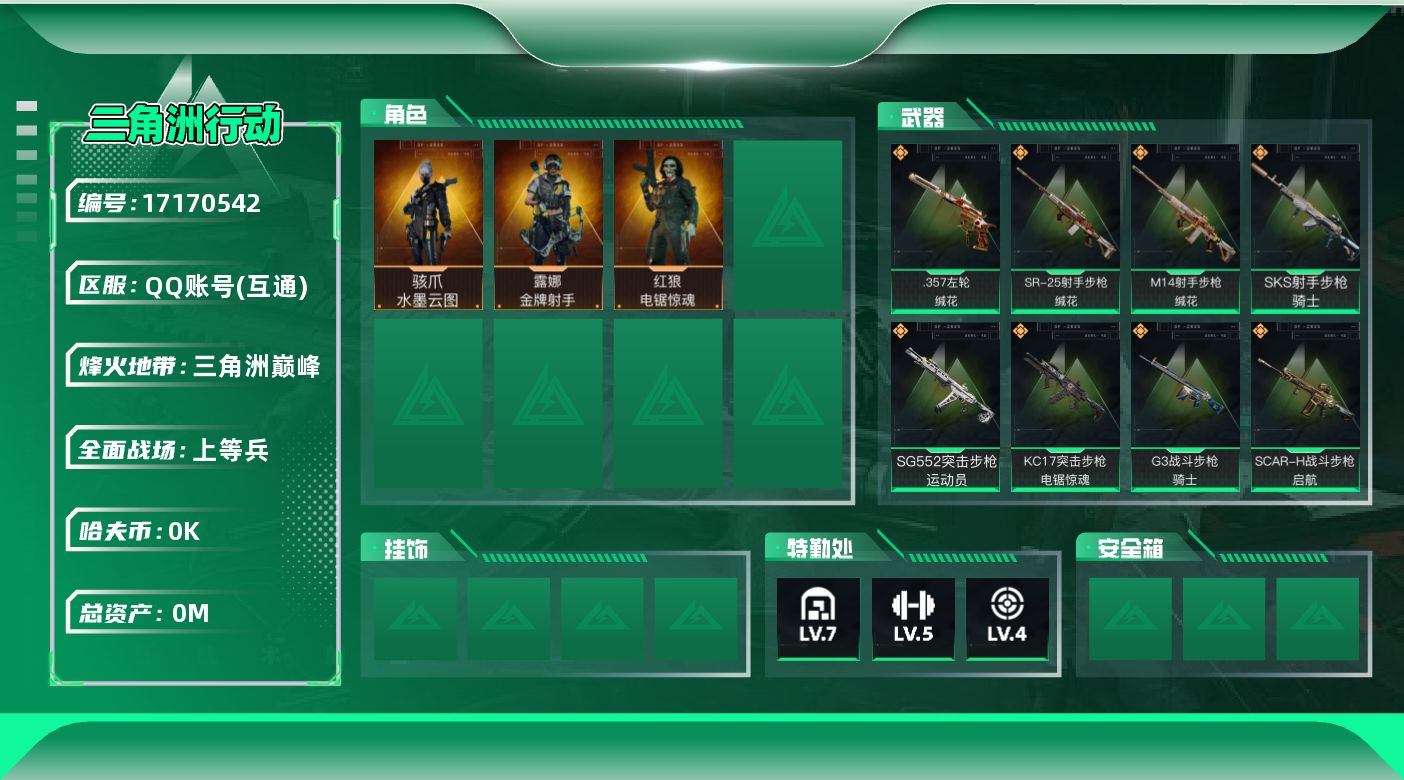Click the LV.7 特勤处 facility icon

pyautogui.click(x=818, y=617)
